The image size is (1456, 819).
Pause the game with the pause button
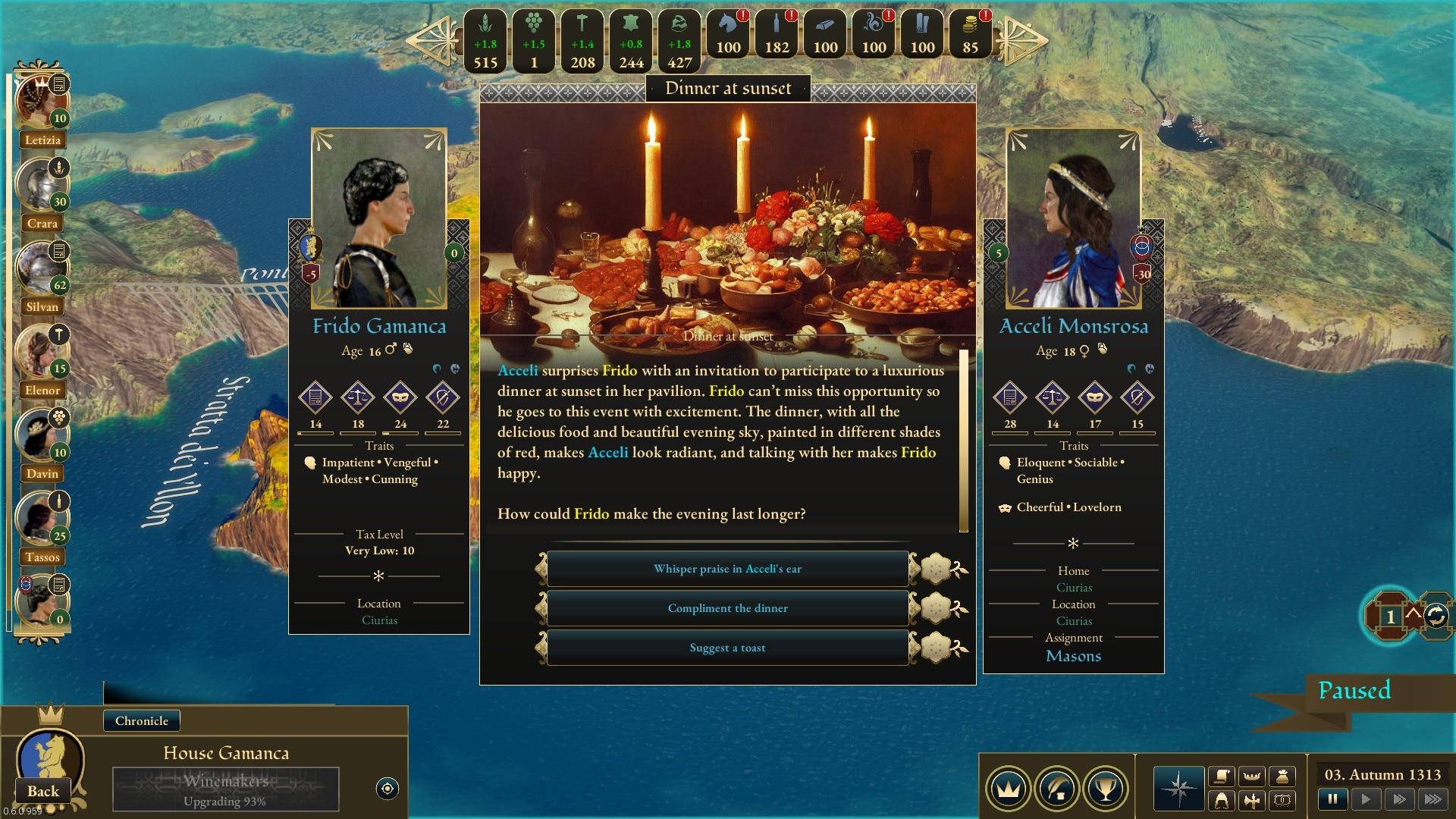1332,799
